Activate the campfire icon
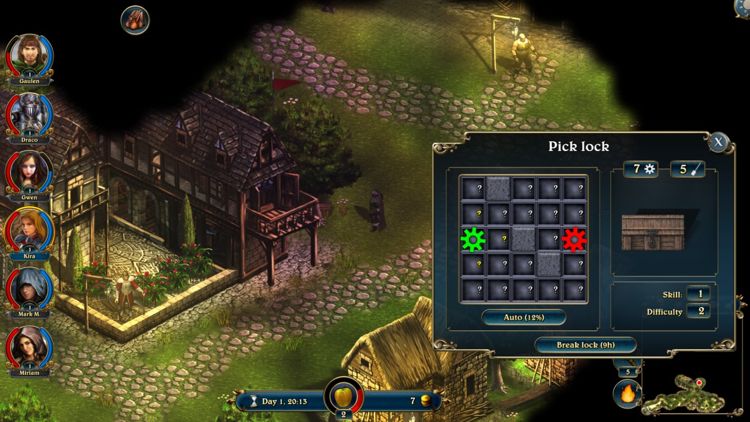Image resolution: width=750 pixels, height=422 pixels. pos(627,395)
